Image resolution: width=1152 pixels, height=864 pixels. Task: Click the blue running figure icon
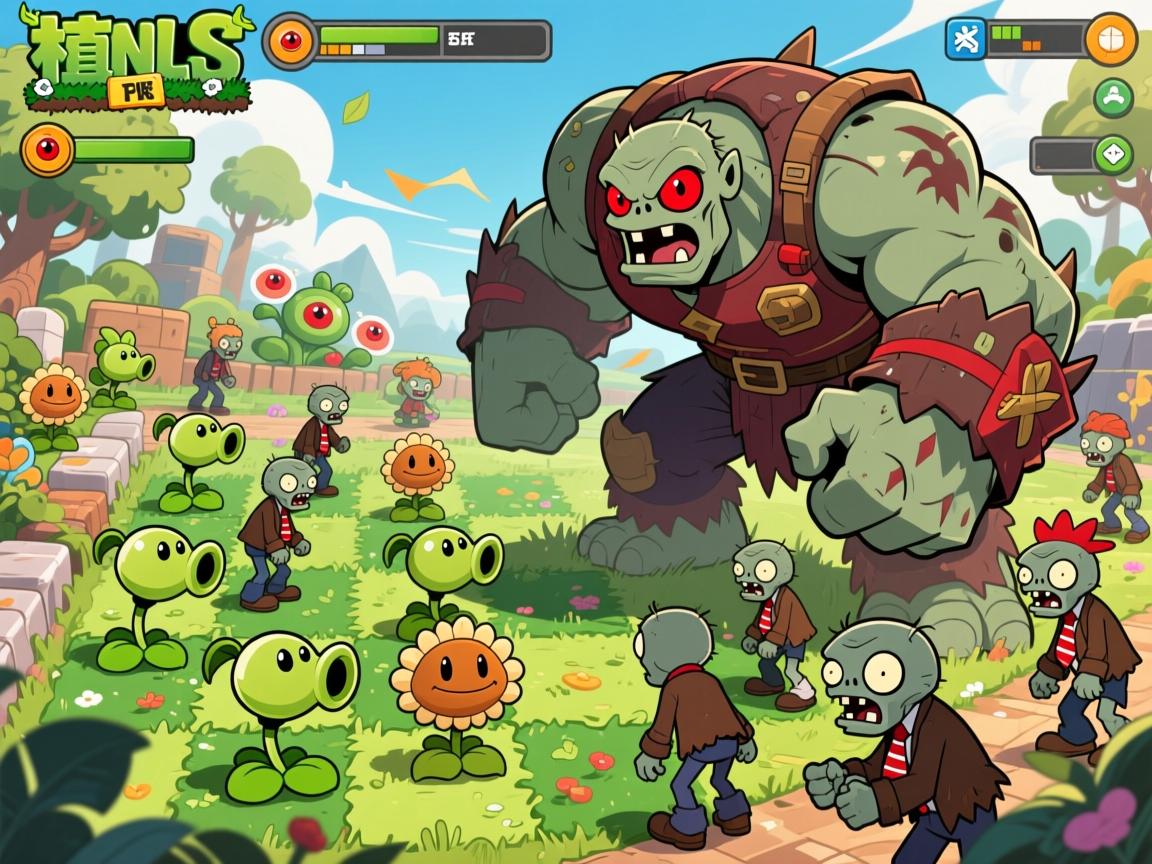pos(966,39)
